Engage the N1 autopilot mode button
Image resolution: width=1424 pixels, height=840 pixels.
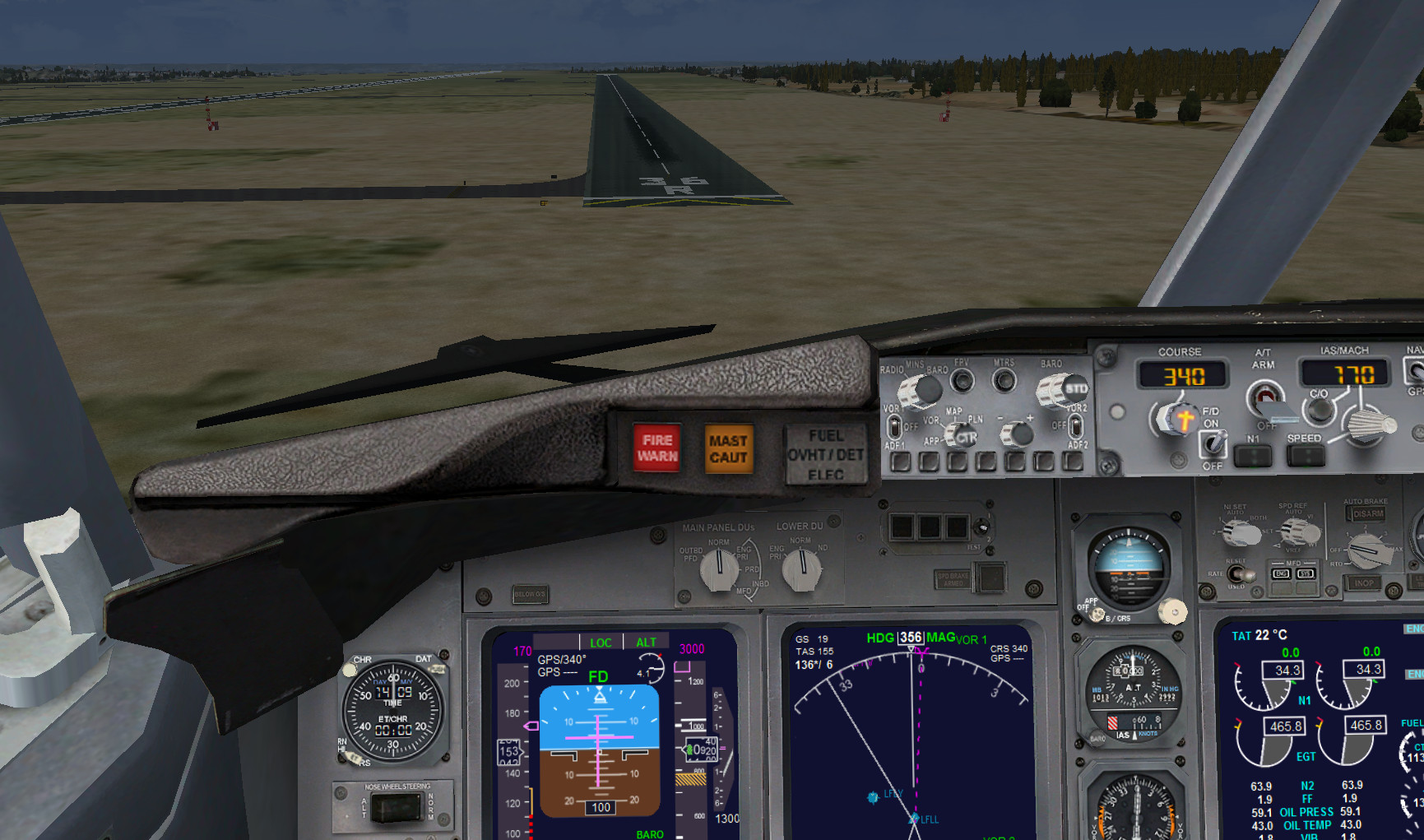tap(1253, 455)
